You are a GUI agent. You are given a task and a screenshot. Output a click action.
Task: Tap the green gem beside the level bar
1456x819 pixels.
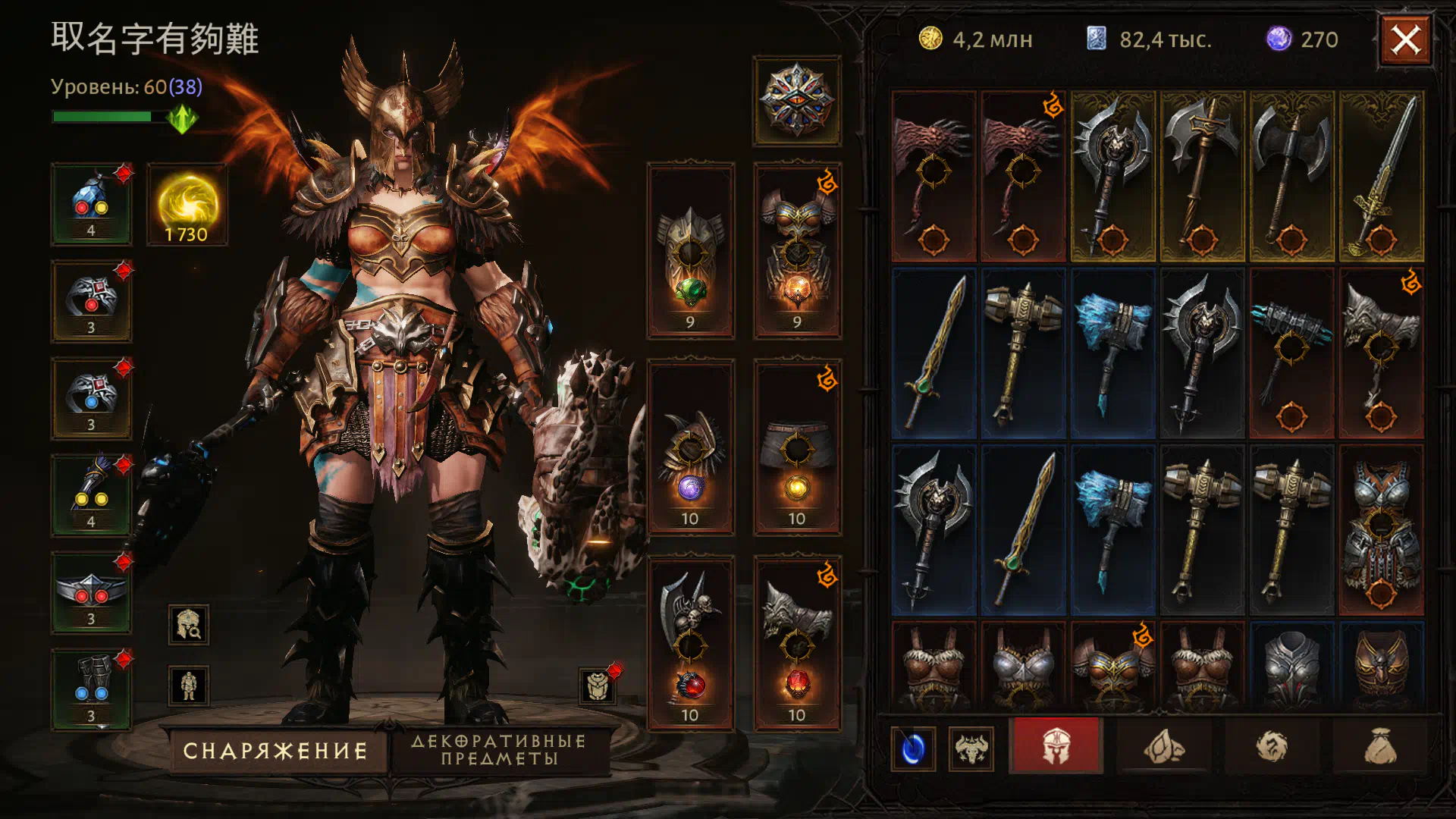coord(182,118)
